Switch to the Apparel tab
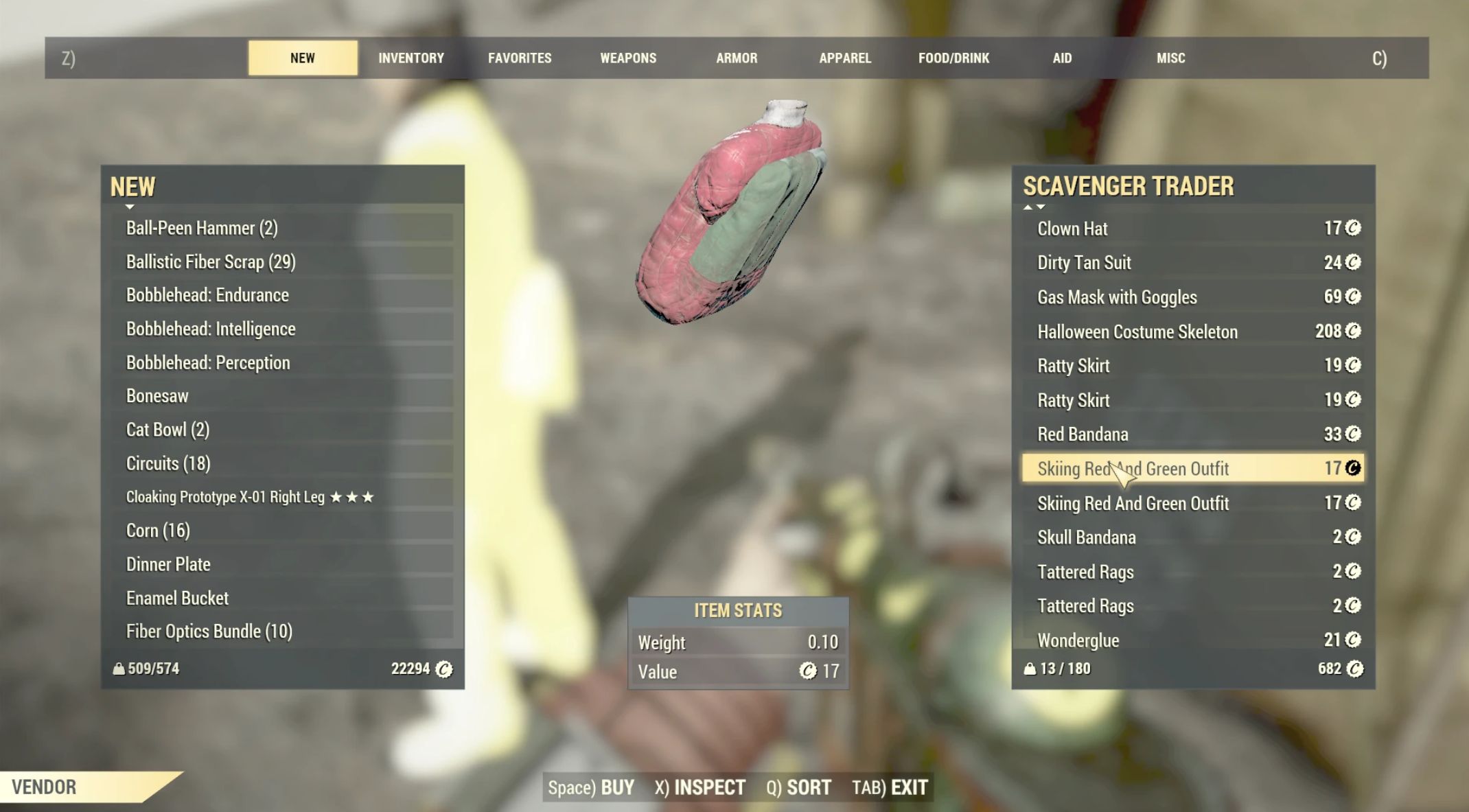Screen dimensions: 1469x812 click(x=845, y=58)
